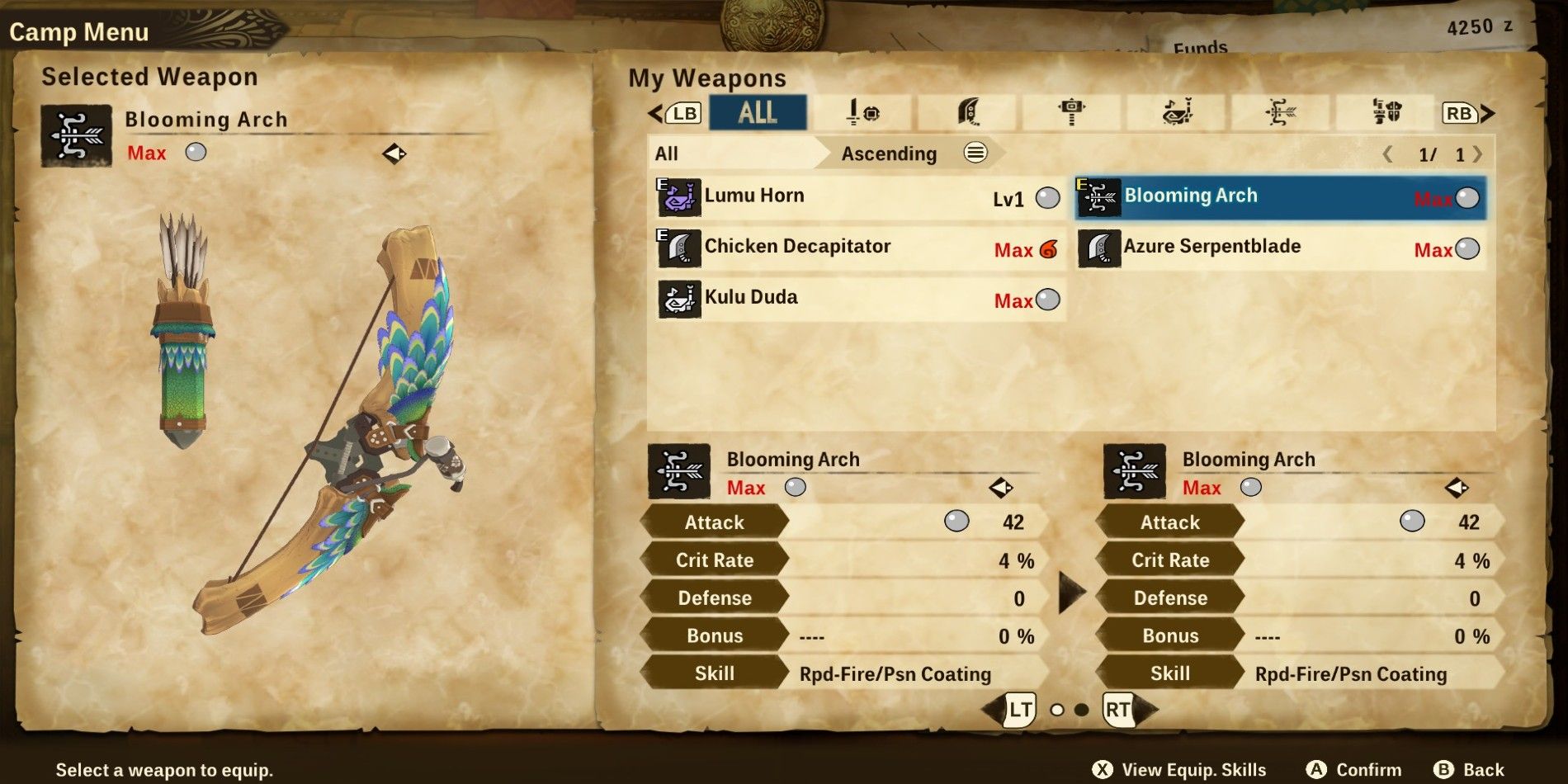1568x784 pixels.
Task: Select the Azure Serpentblade list entry
Action: pyautogui.click(x=1279, y=248)
